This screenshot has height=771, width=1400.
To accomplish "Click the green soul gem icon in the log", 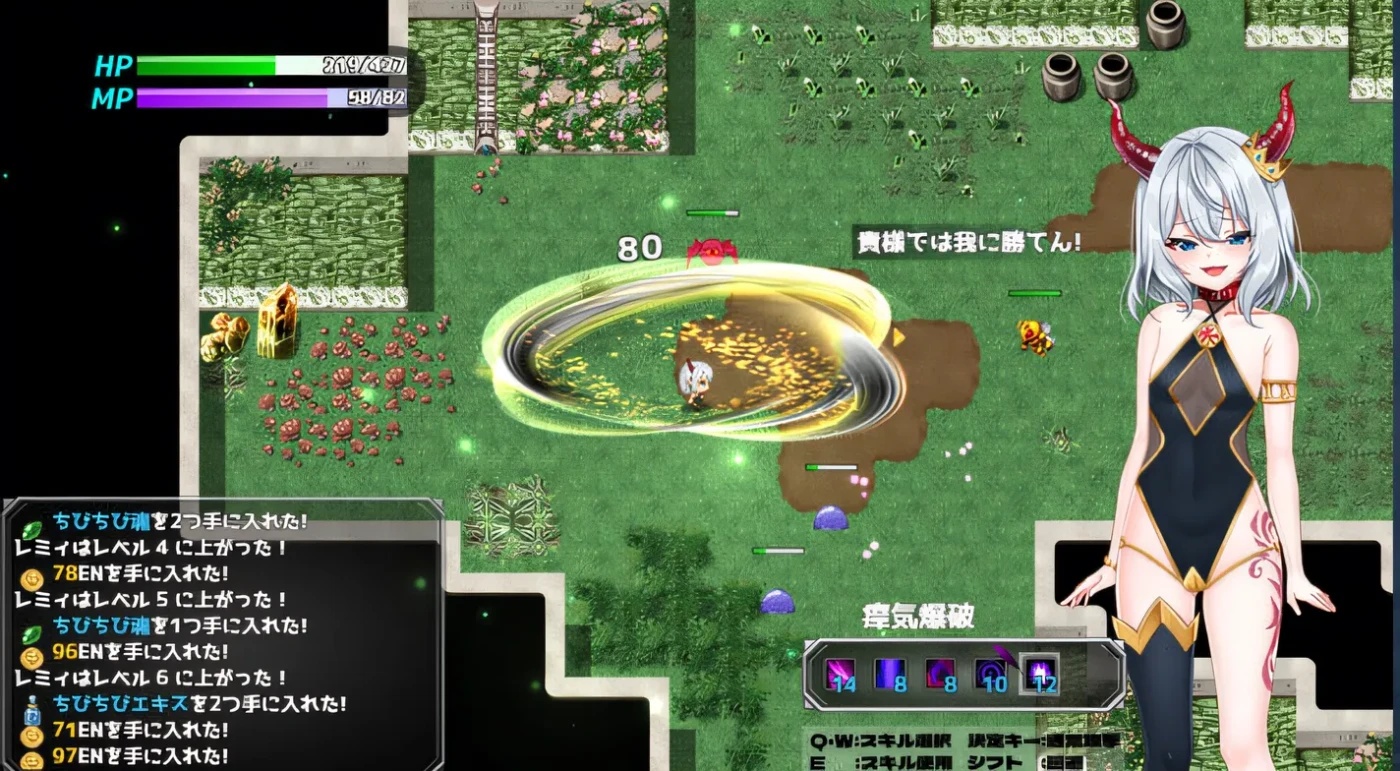I will (30, 528).
